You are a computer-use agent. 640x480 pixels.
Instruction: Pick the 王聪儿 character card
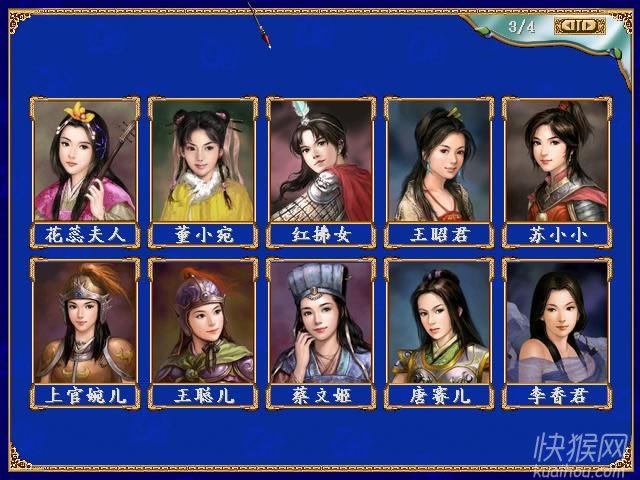coord(203,321)
